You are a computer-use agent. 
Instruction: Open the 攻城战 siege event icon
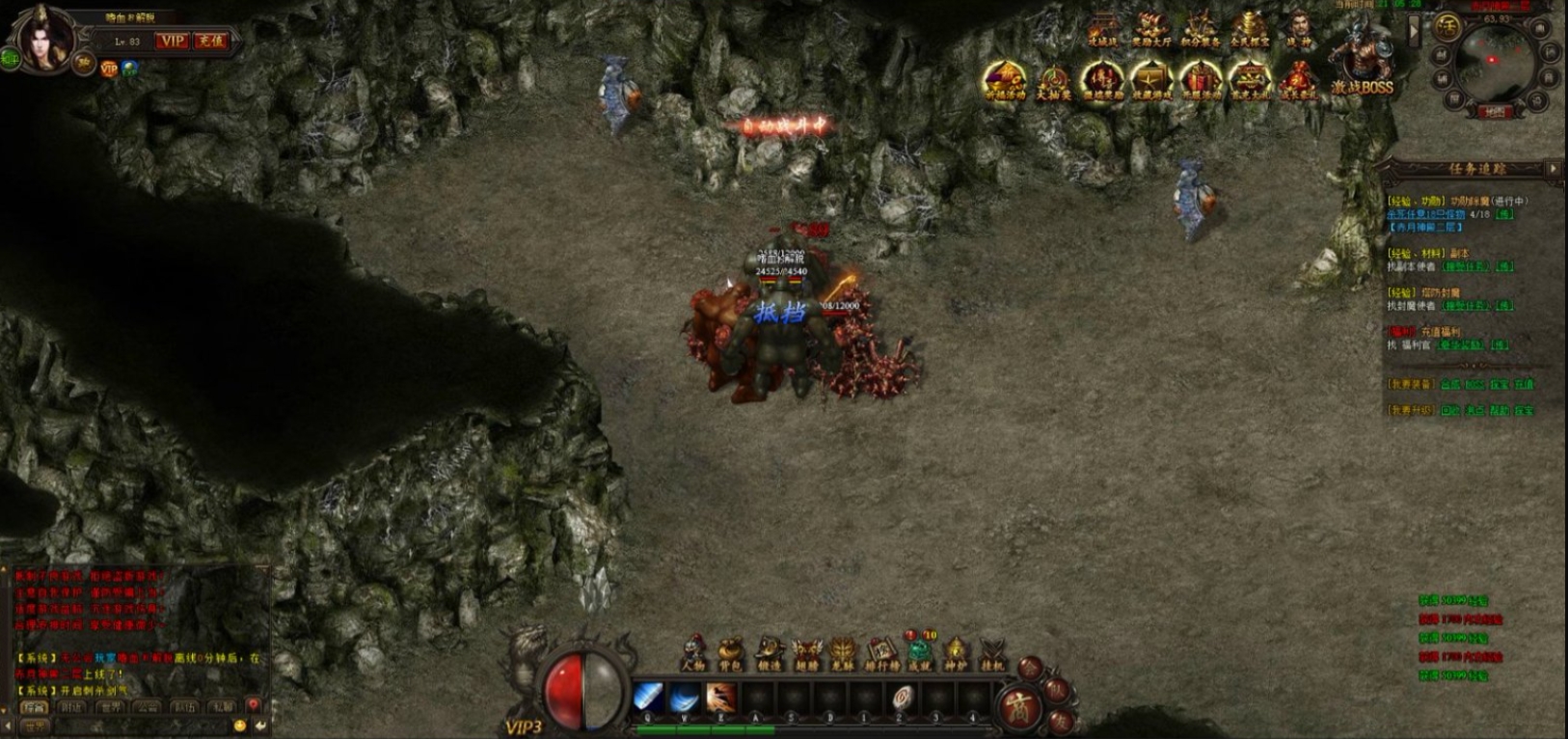[x=1102, y=29]
